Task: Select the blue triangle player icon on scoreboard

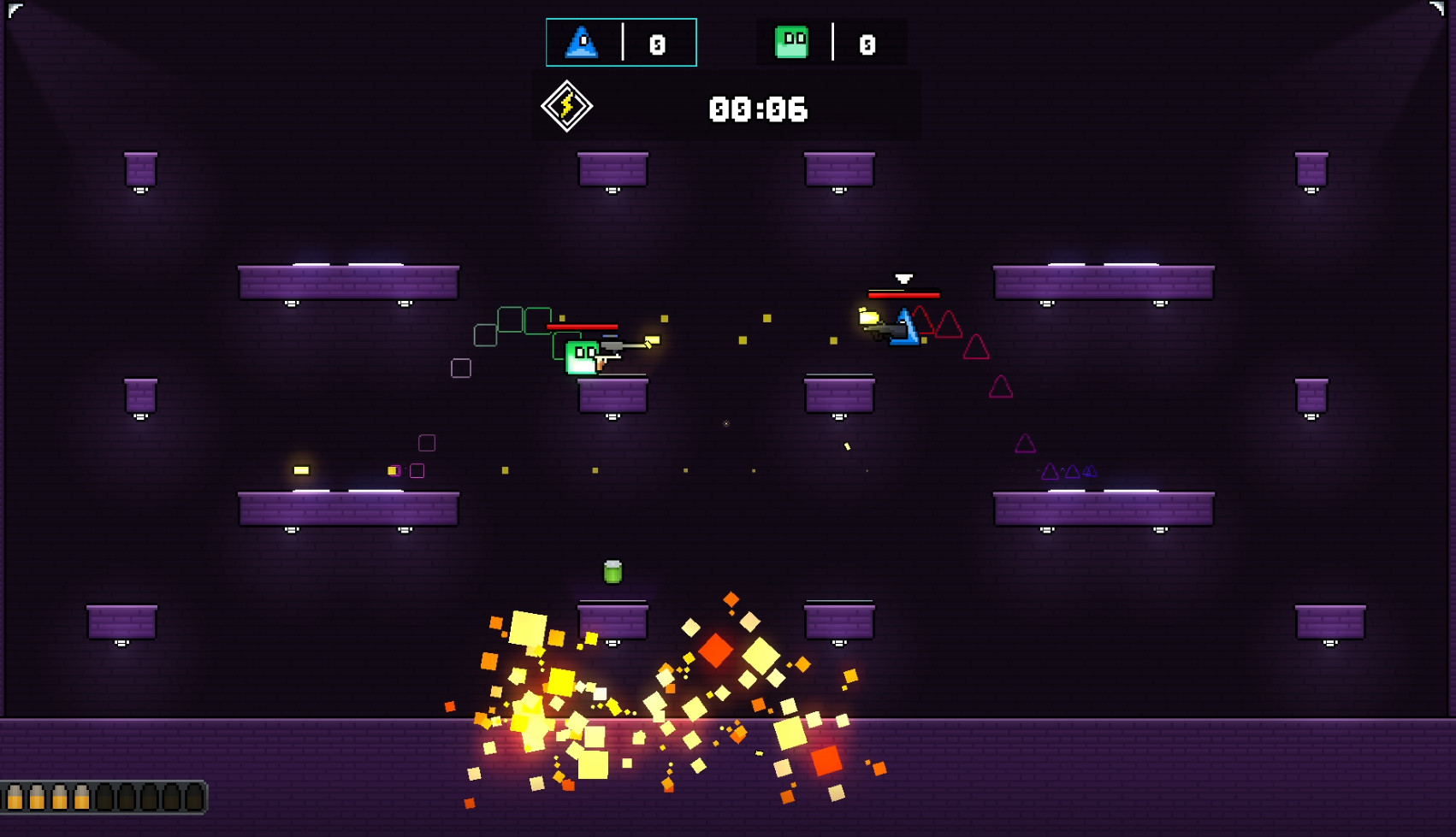Action: pyautogui.click(x=581, y=43)
